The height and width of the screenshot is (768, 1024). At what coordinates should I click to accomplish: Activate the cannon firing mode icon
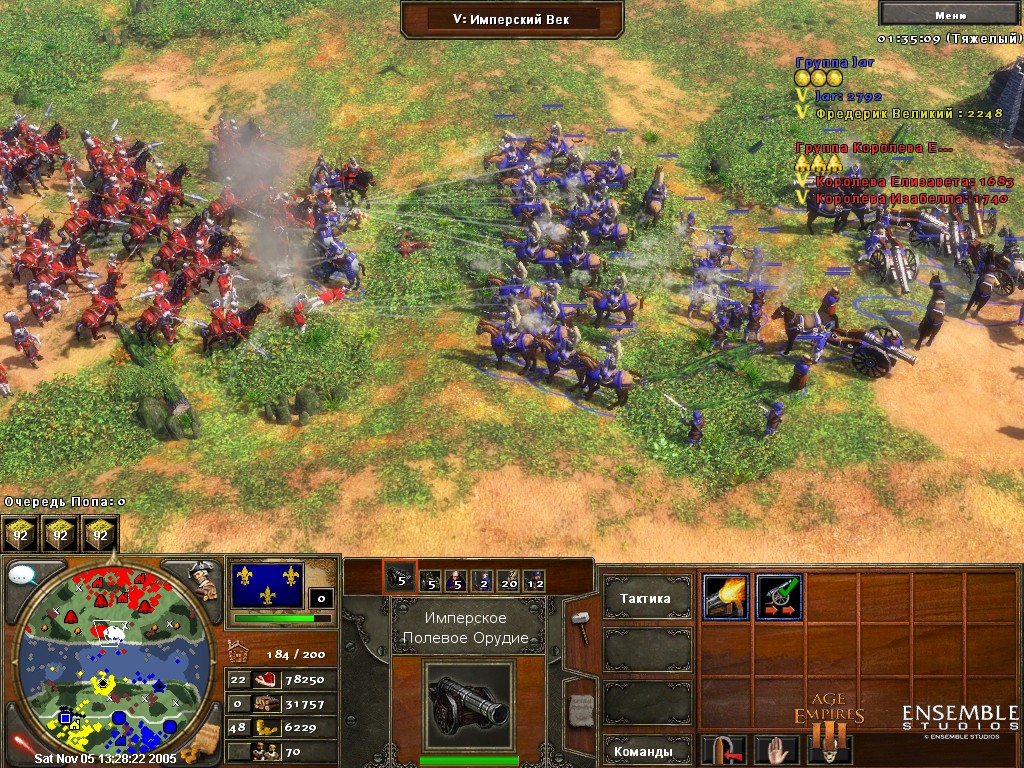[x=725, y=597]
